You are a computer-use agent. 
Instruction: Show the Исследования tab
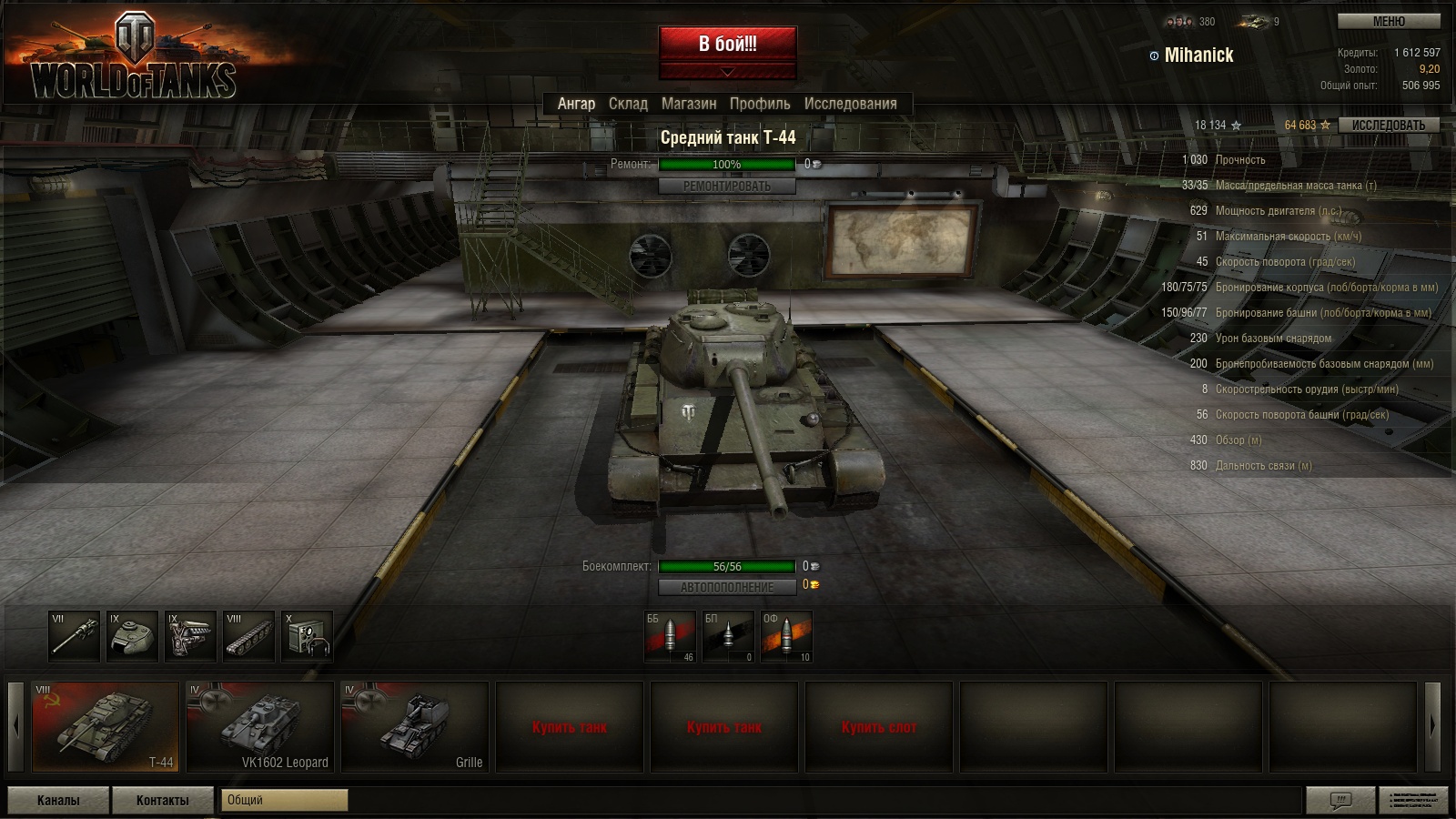(850, 104)
